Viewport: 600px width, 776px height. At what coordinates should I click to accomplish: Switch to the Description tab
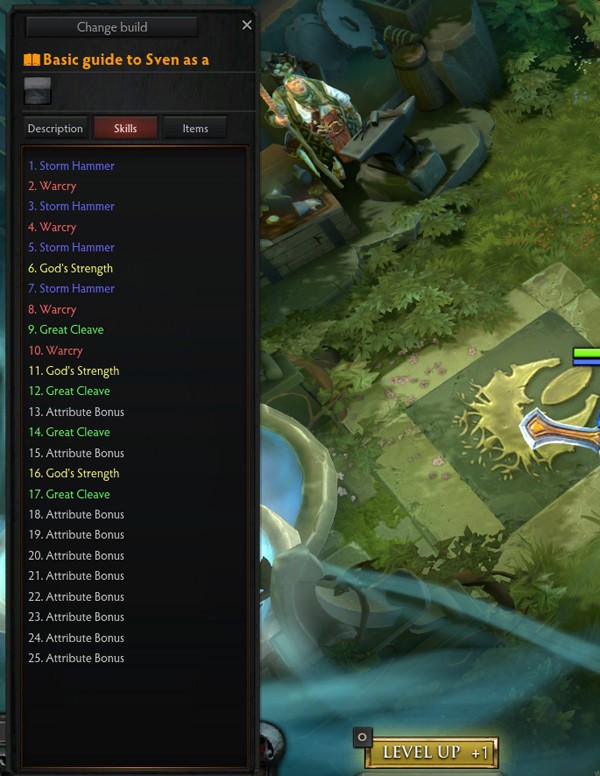coord(55,128)
